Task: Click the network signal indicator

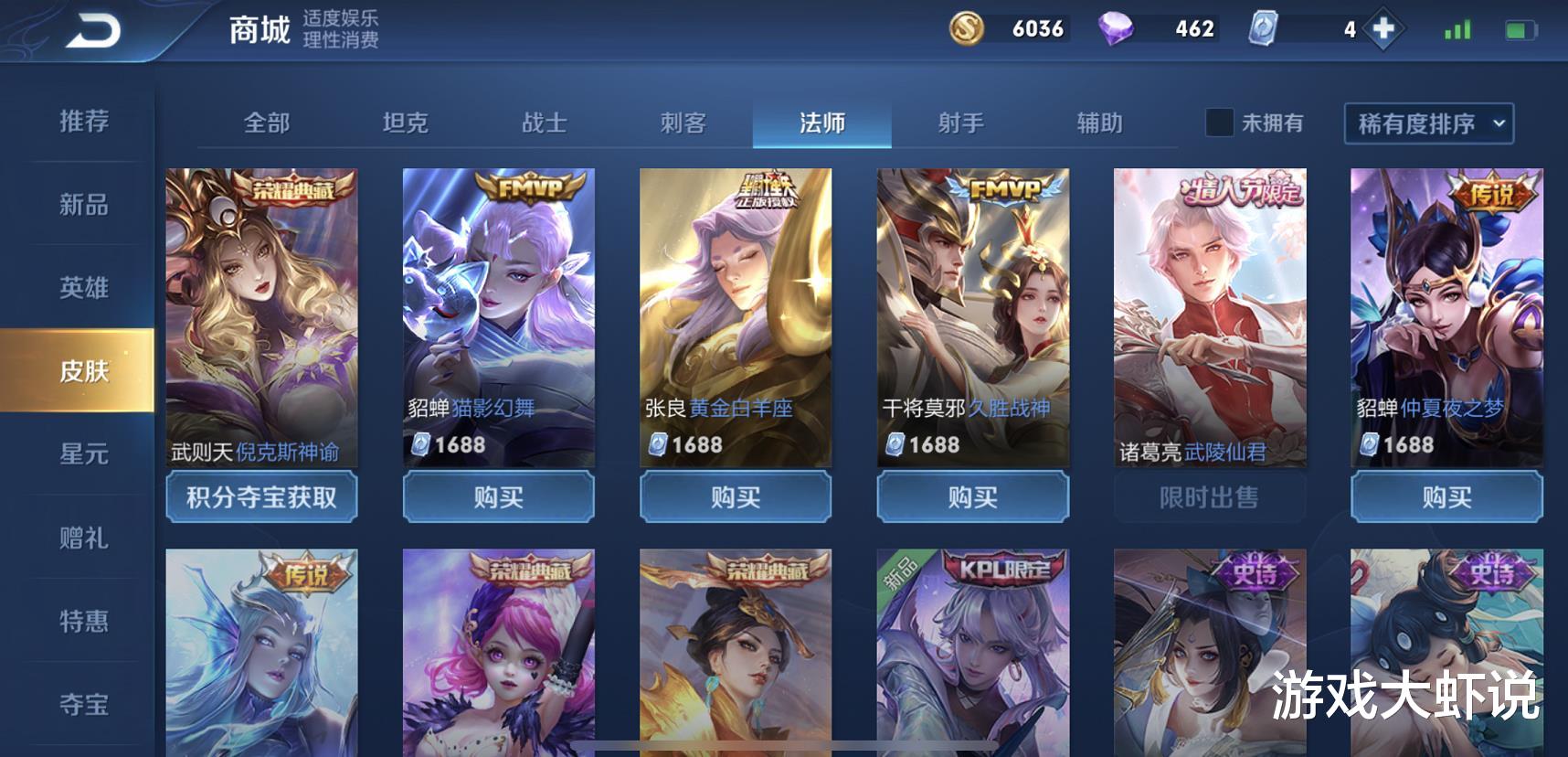Action: (1456, 30)
